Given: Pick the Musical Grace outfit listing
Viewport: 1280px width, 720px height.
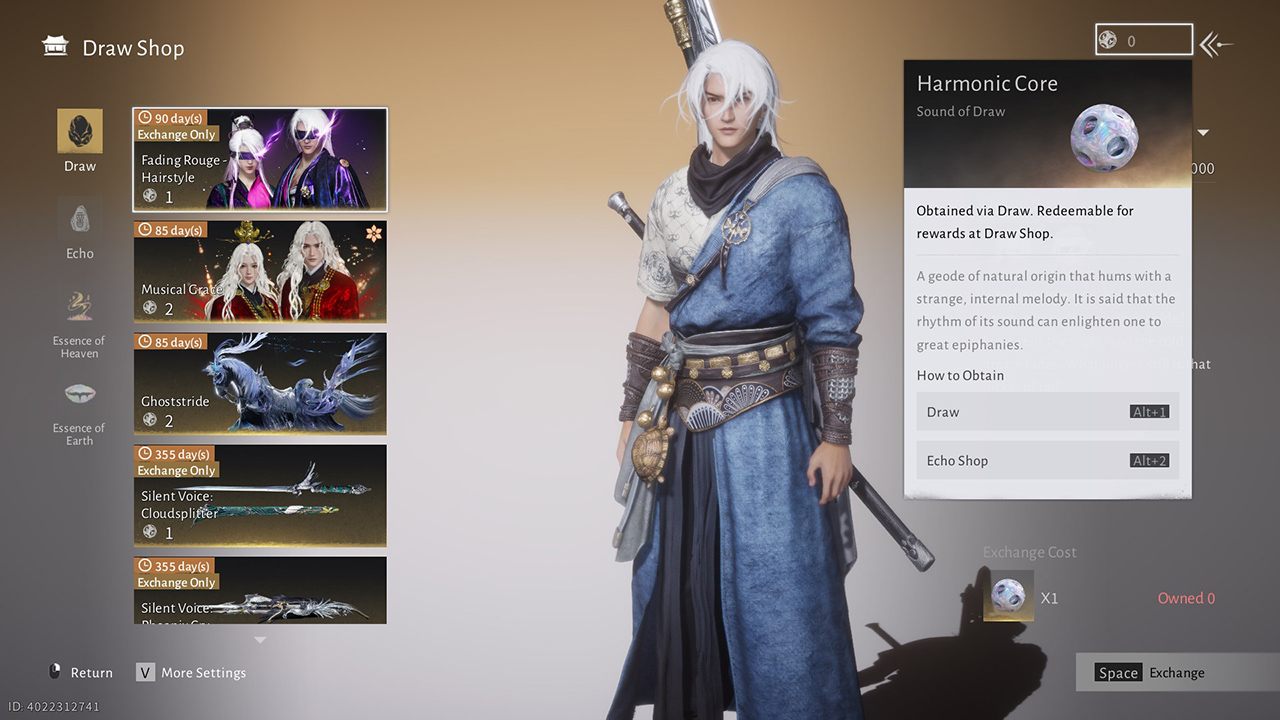Looking at the screenshot, I should pyautogui.click(x=260, y=271).
